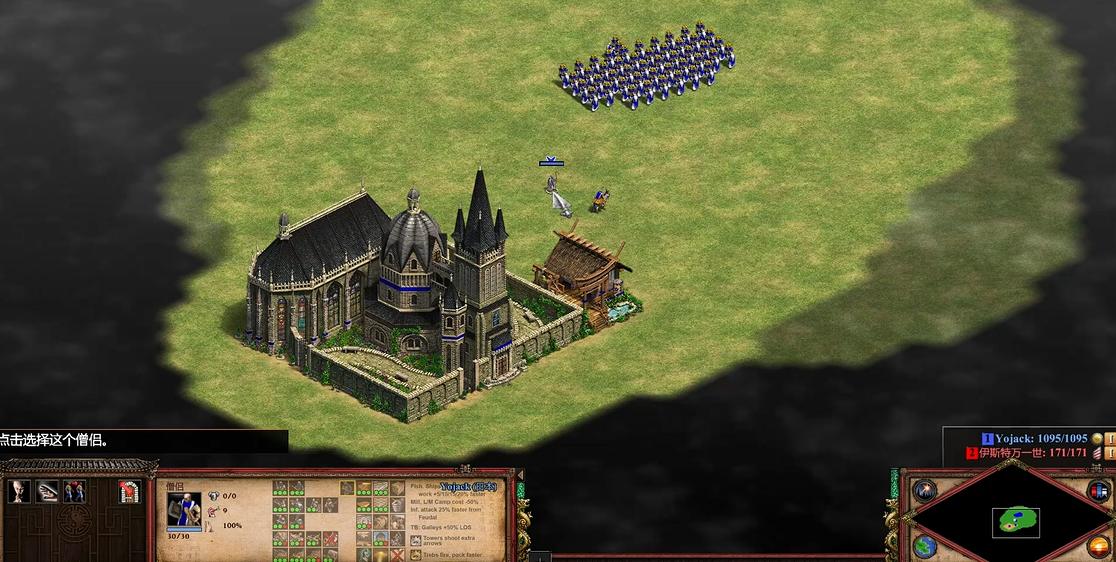Screen dimensions: 1116x562
Task: Click the globe button beside the minimap
Action: 925,546
